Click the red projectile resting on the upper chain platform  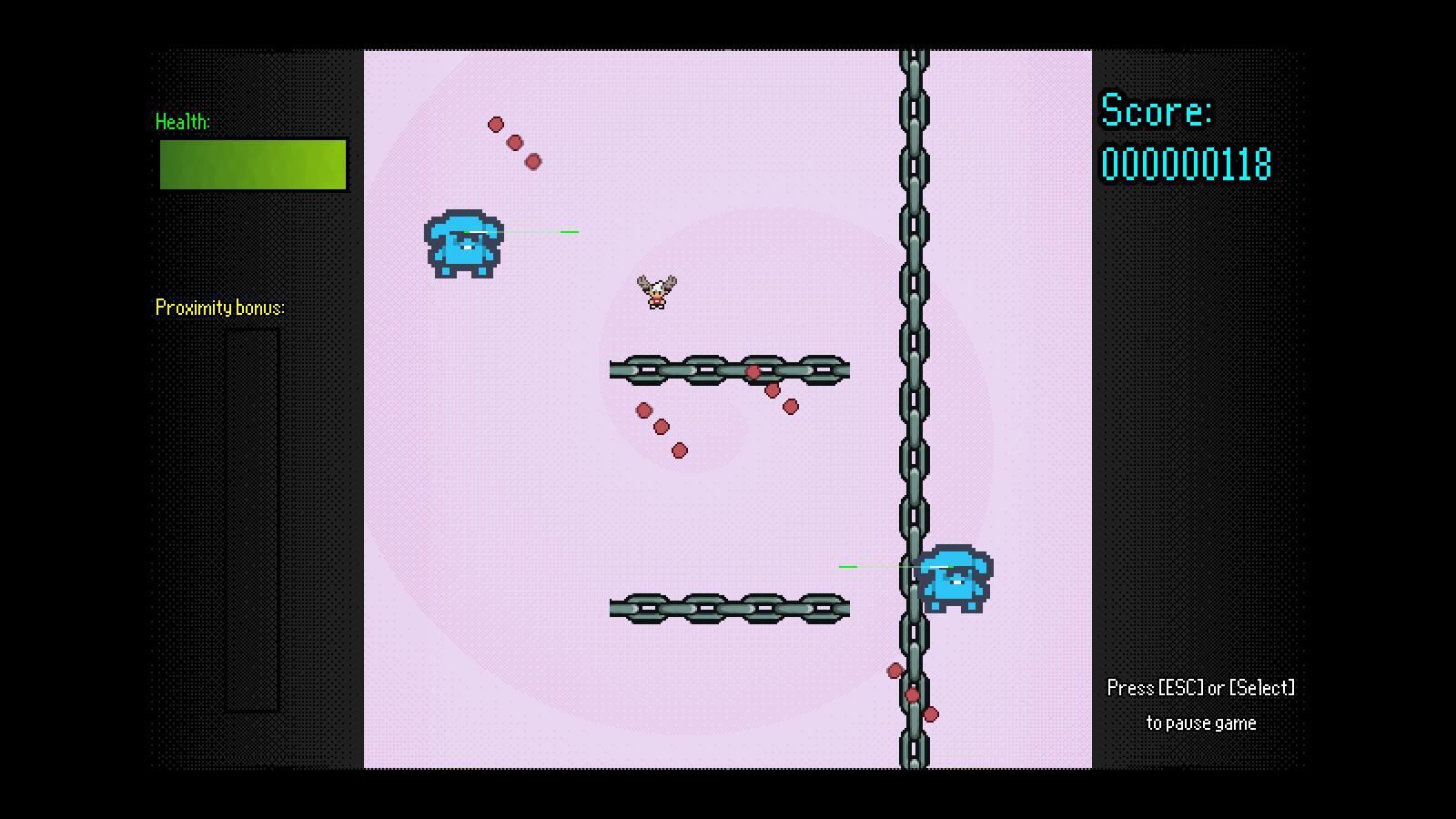(753, 371)
